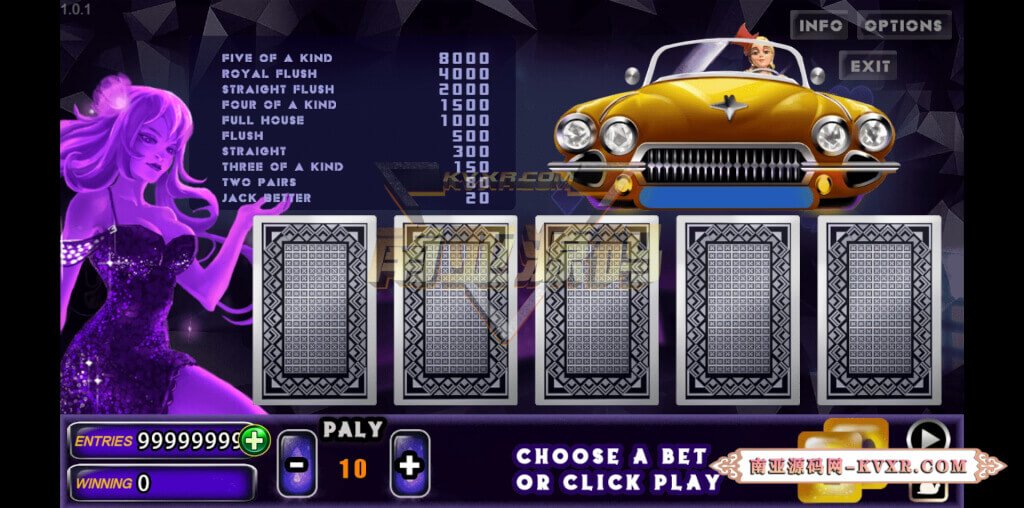Screen dimensions: 1024x508
Task: Open the INFO screen
Action: (x=819, y=26)
